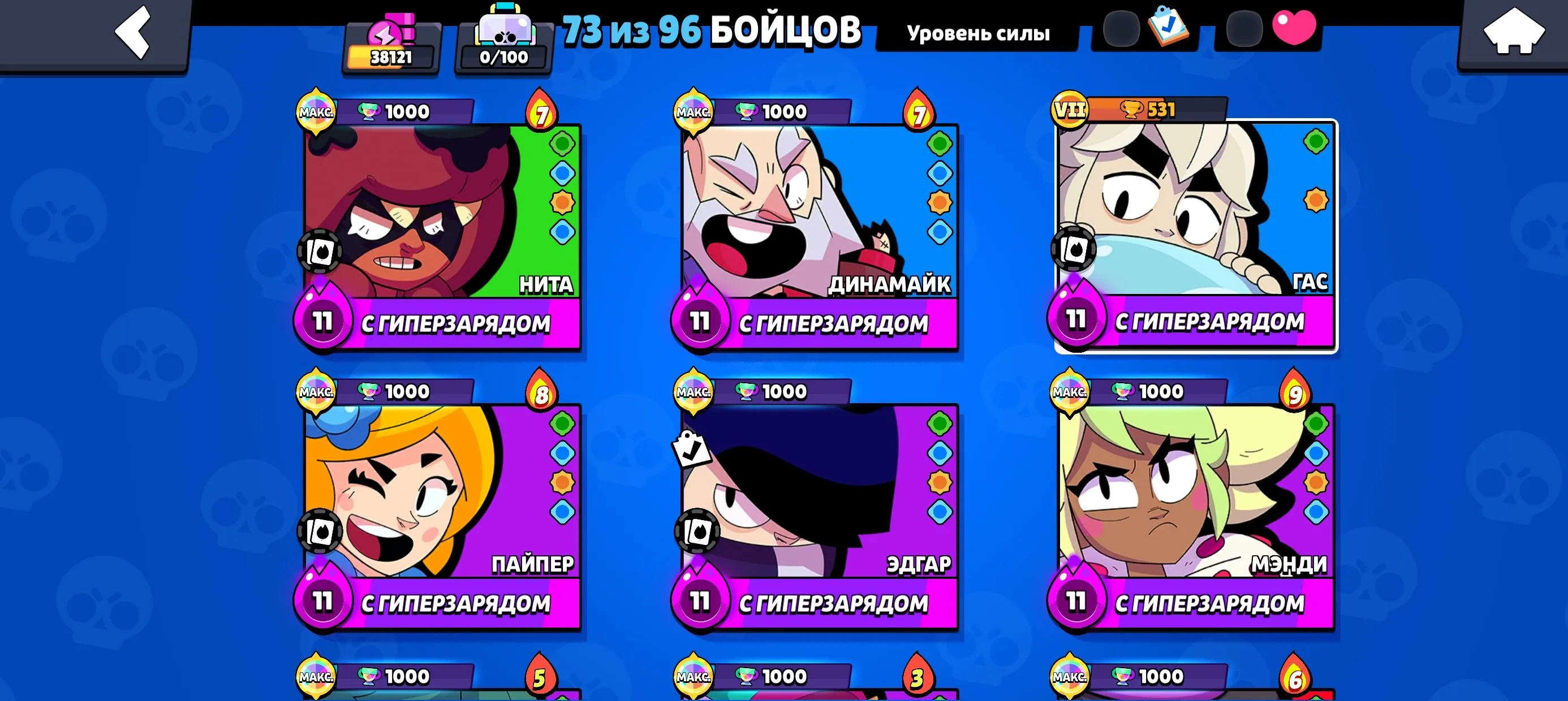Viewport: 1568px width, 701px height.
Task: Click the power points counter showing 38121
Action: point(389,55)
